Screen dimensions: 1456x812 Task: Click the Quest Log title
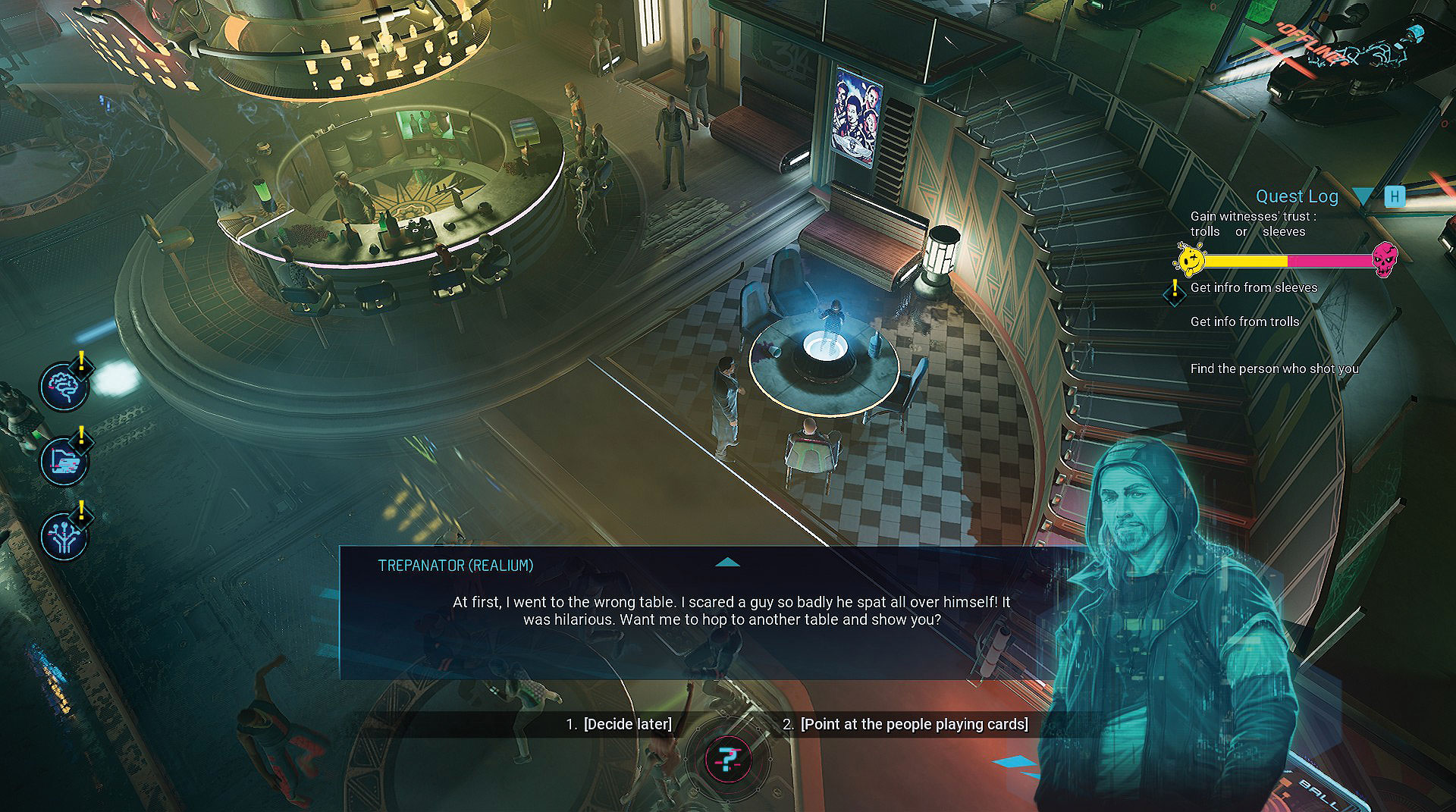point(1297,196)
